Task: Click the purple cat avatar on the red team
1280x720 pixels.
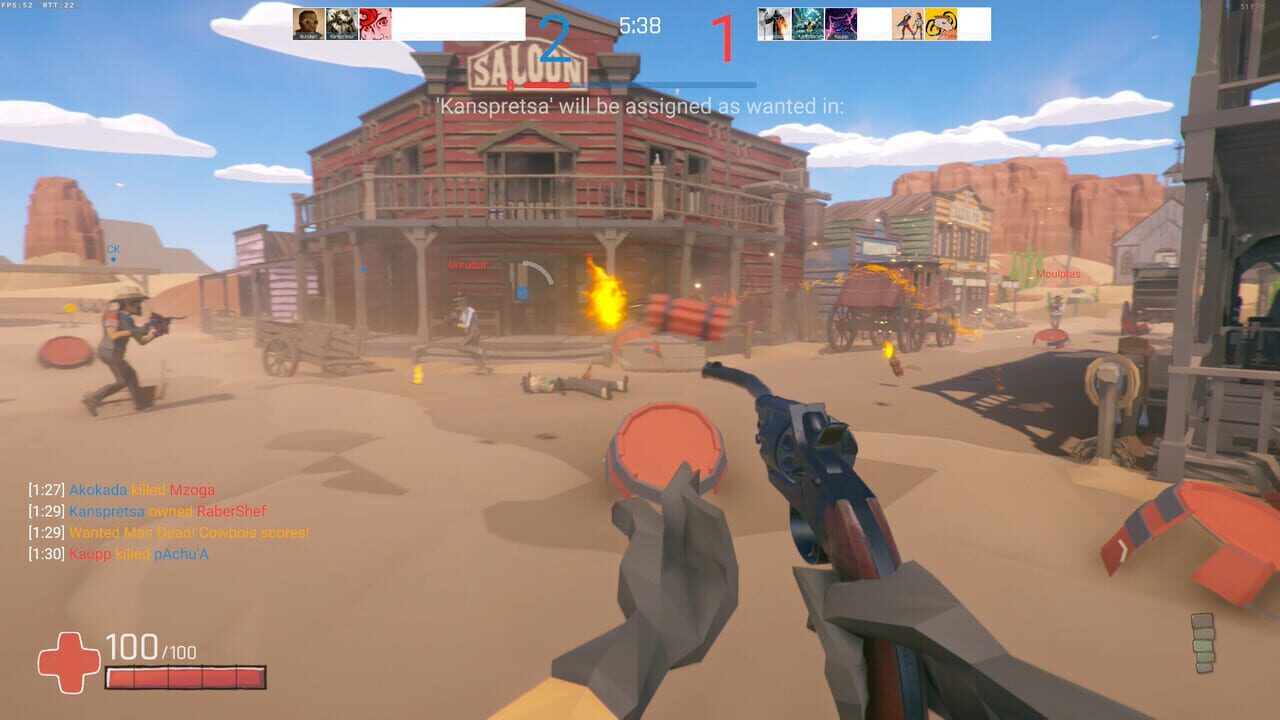Action: coord(841,22)
